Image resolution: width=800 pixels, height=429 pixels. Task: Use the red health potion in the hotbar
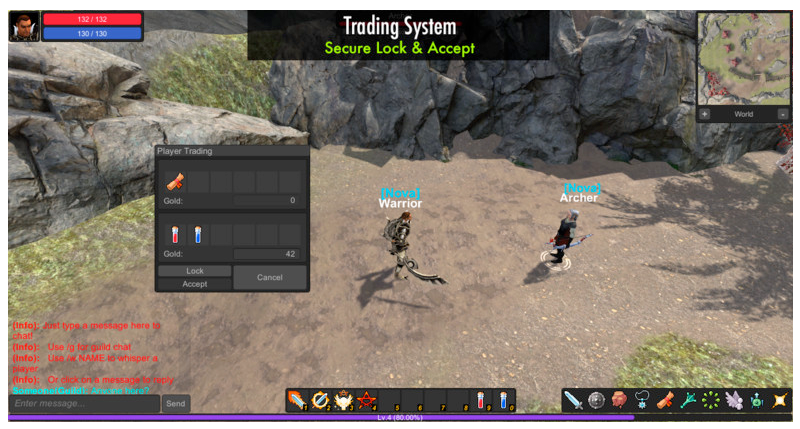coord(481,400)
